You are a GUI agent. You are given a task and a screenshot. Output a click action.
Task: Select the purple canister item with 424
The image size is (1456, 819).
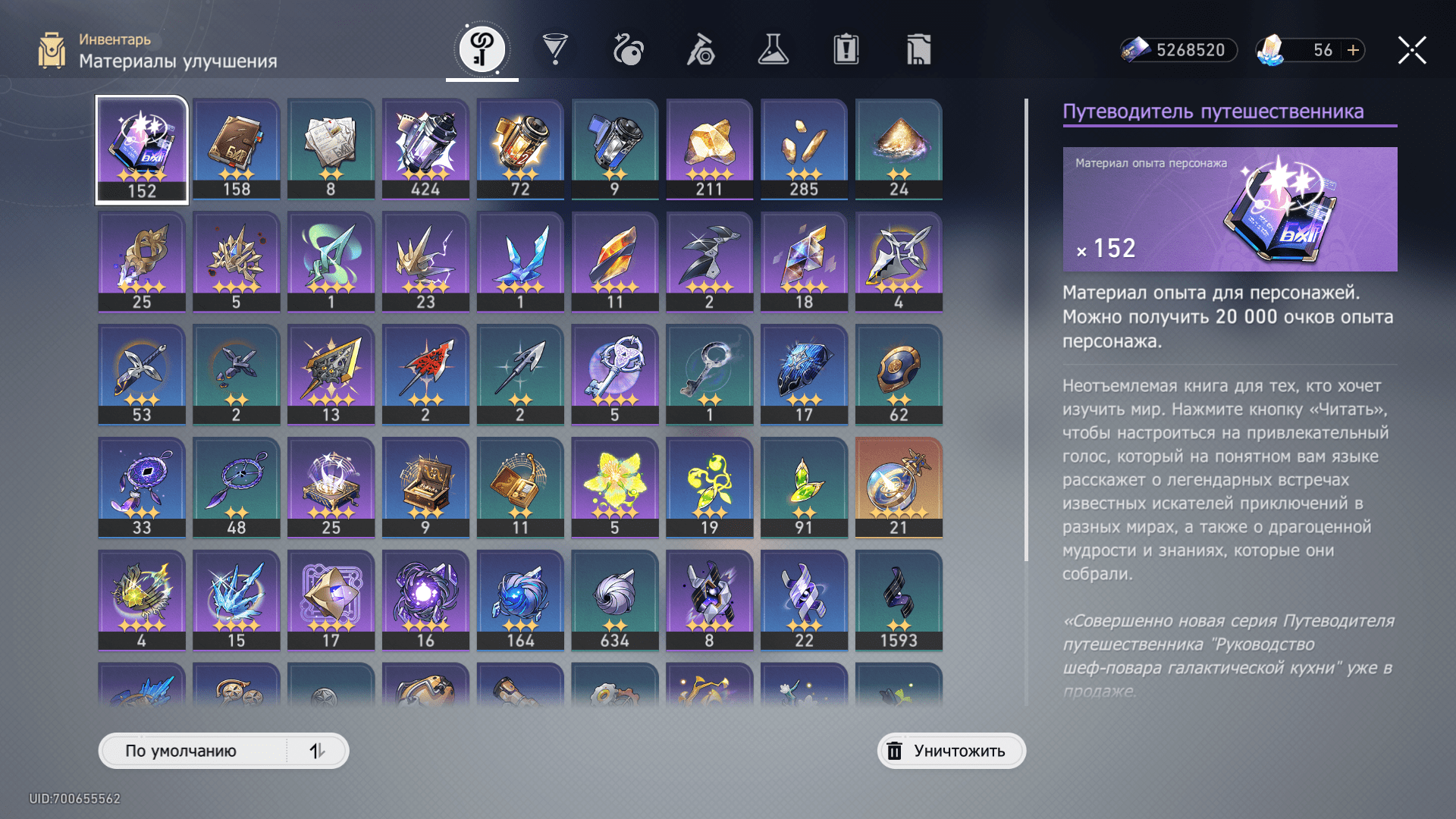click(425, 149)
